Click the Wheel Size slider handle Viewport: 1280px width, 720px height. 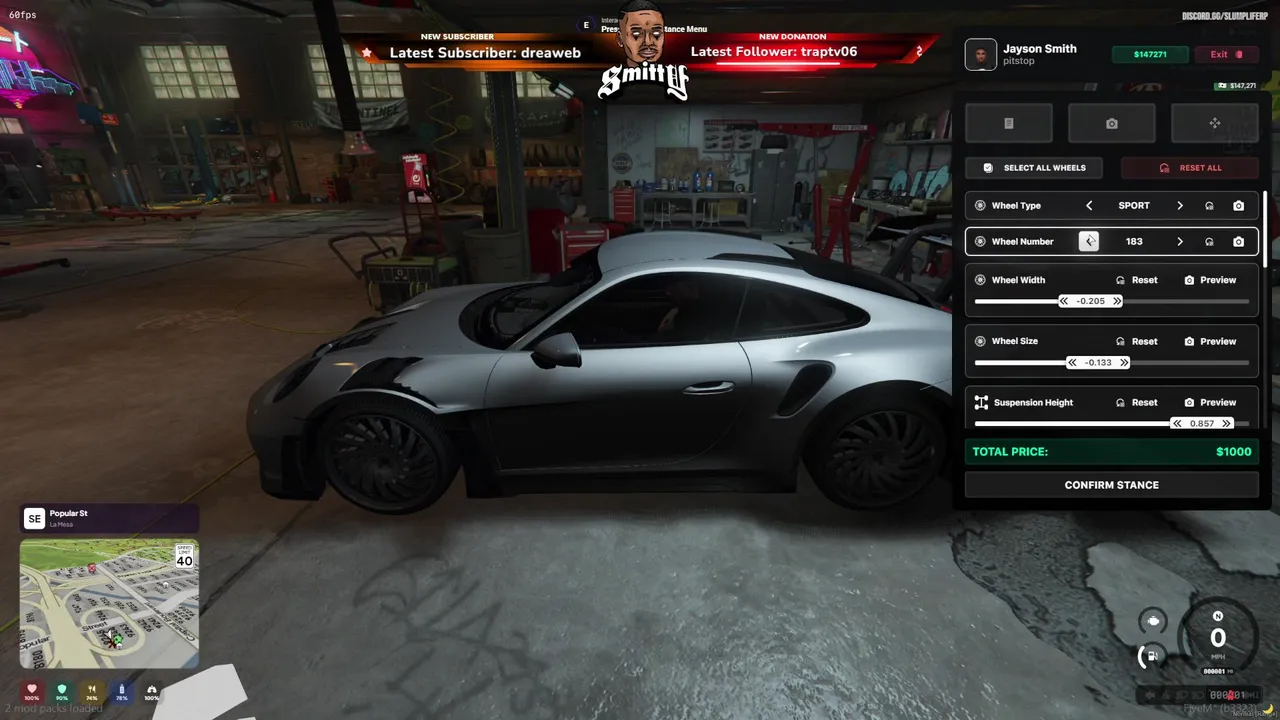coord(1098,363)
